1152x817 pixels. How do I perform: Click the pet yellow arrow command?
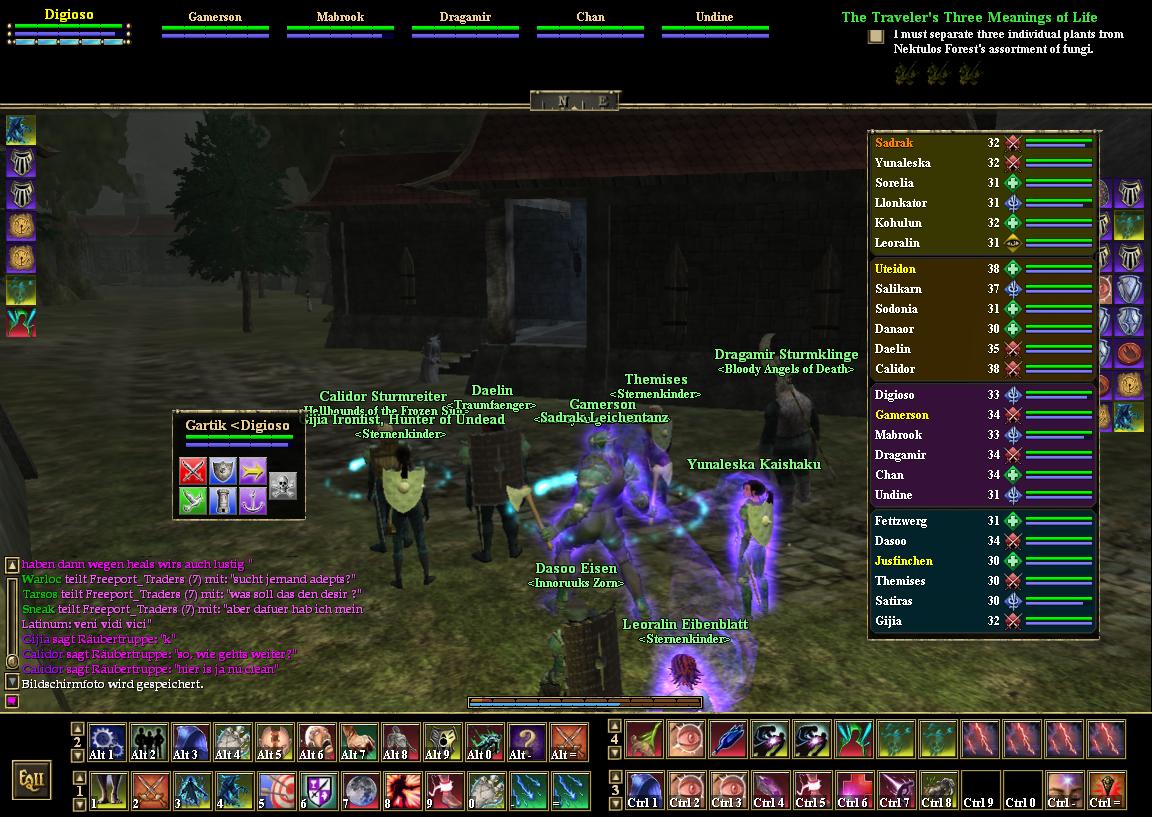[x=253, y=470]
